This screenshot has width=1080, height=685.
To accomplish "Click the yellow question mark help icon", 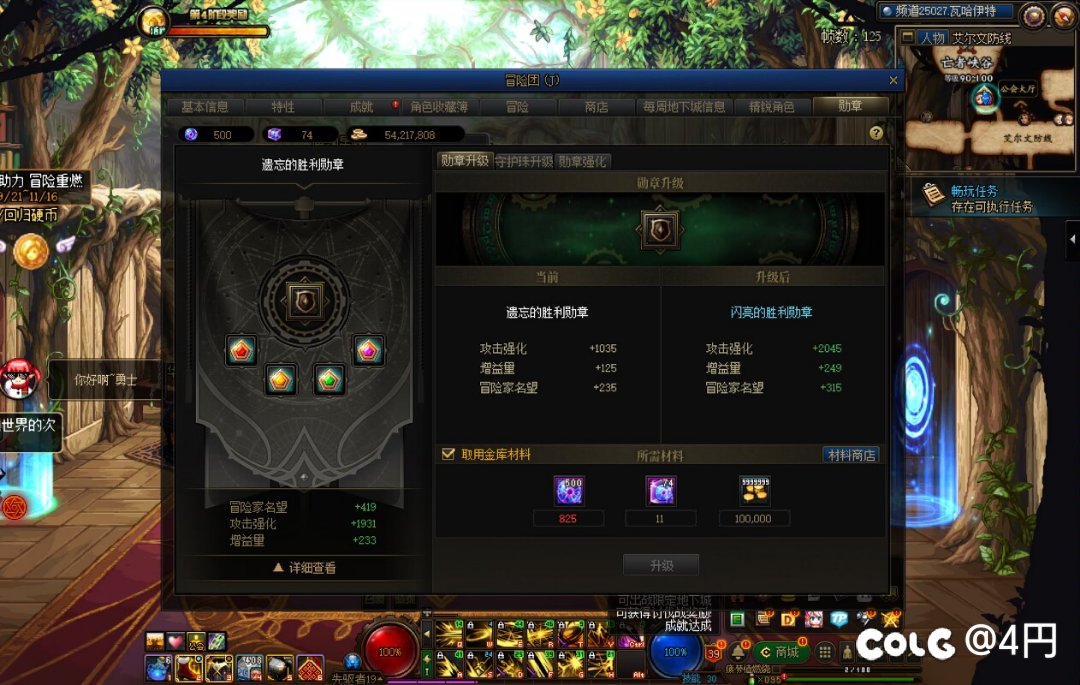I will point(876,133).
